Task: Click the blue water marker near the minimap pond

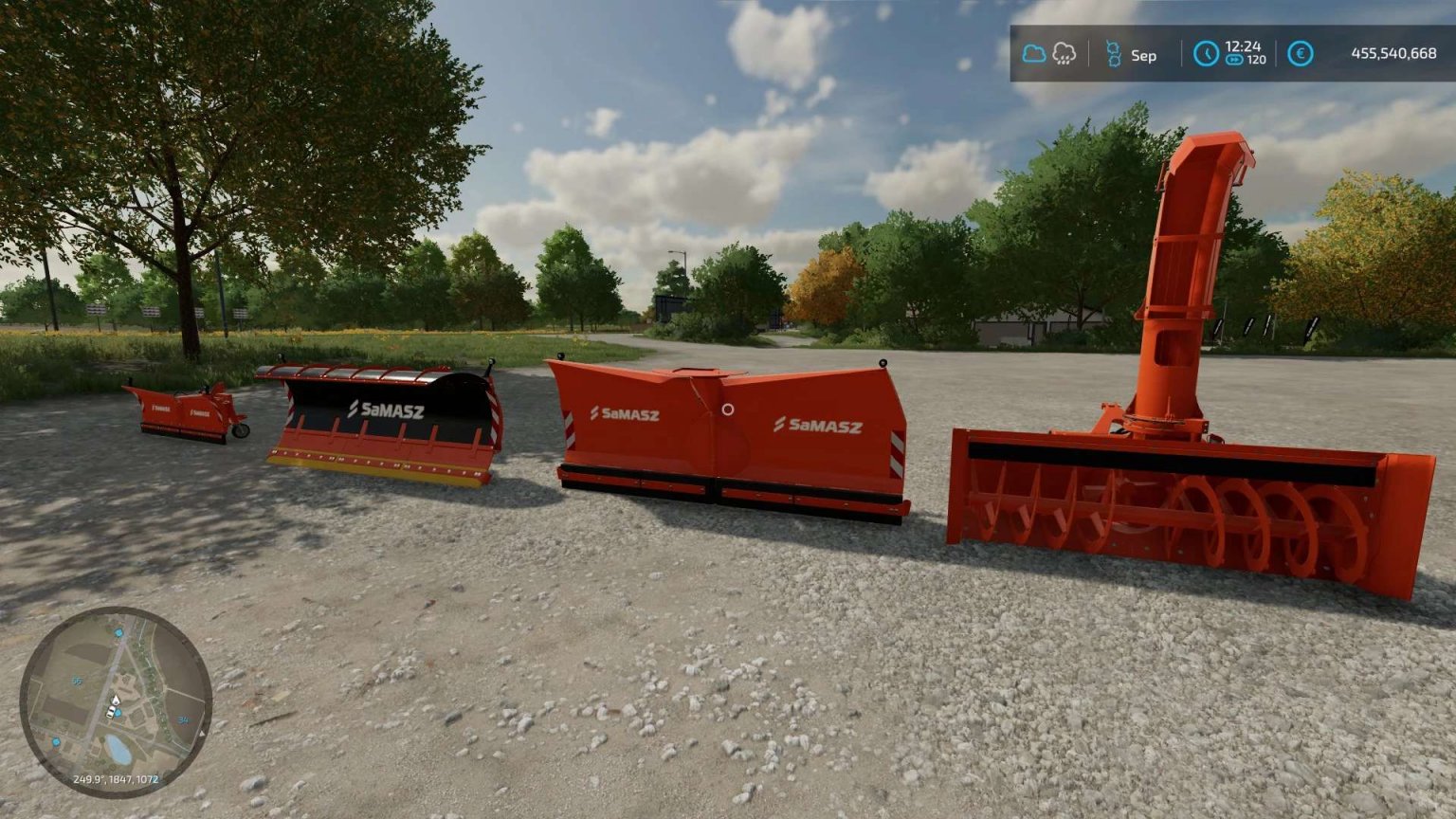Action: click(x=55, y=742)
